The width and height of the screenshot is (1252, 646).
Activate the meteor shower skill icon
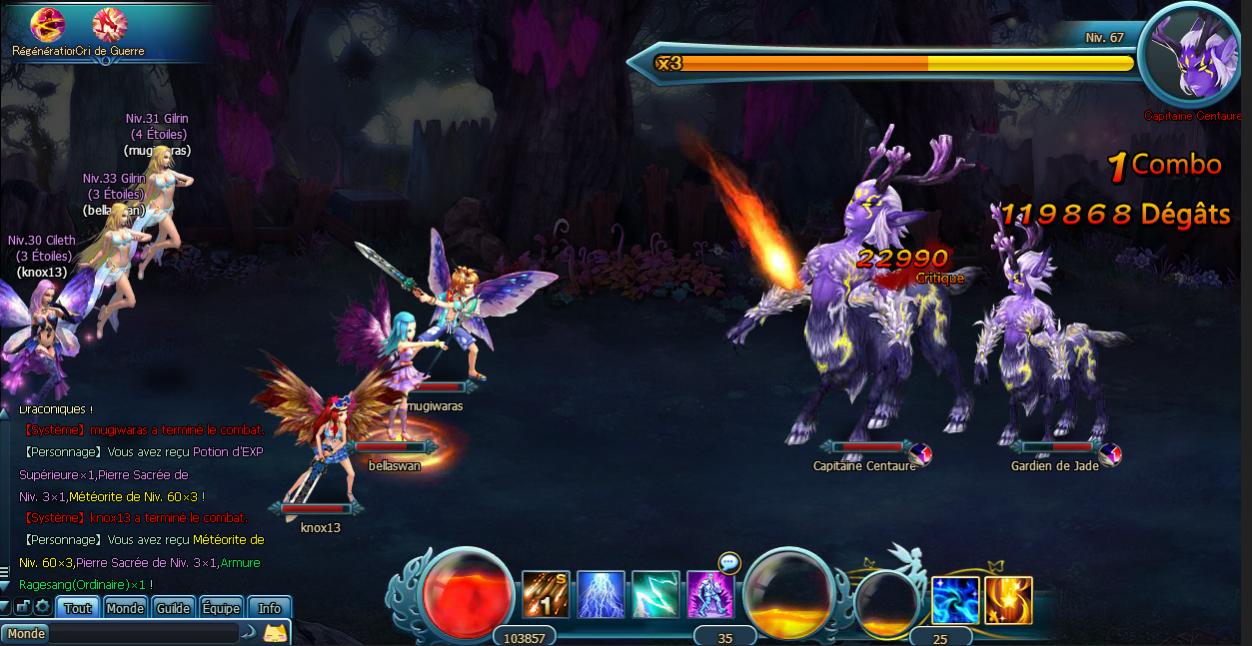click(546, 595)
